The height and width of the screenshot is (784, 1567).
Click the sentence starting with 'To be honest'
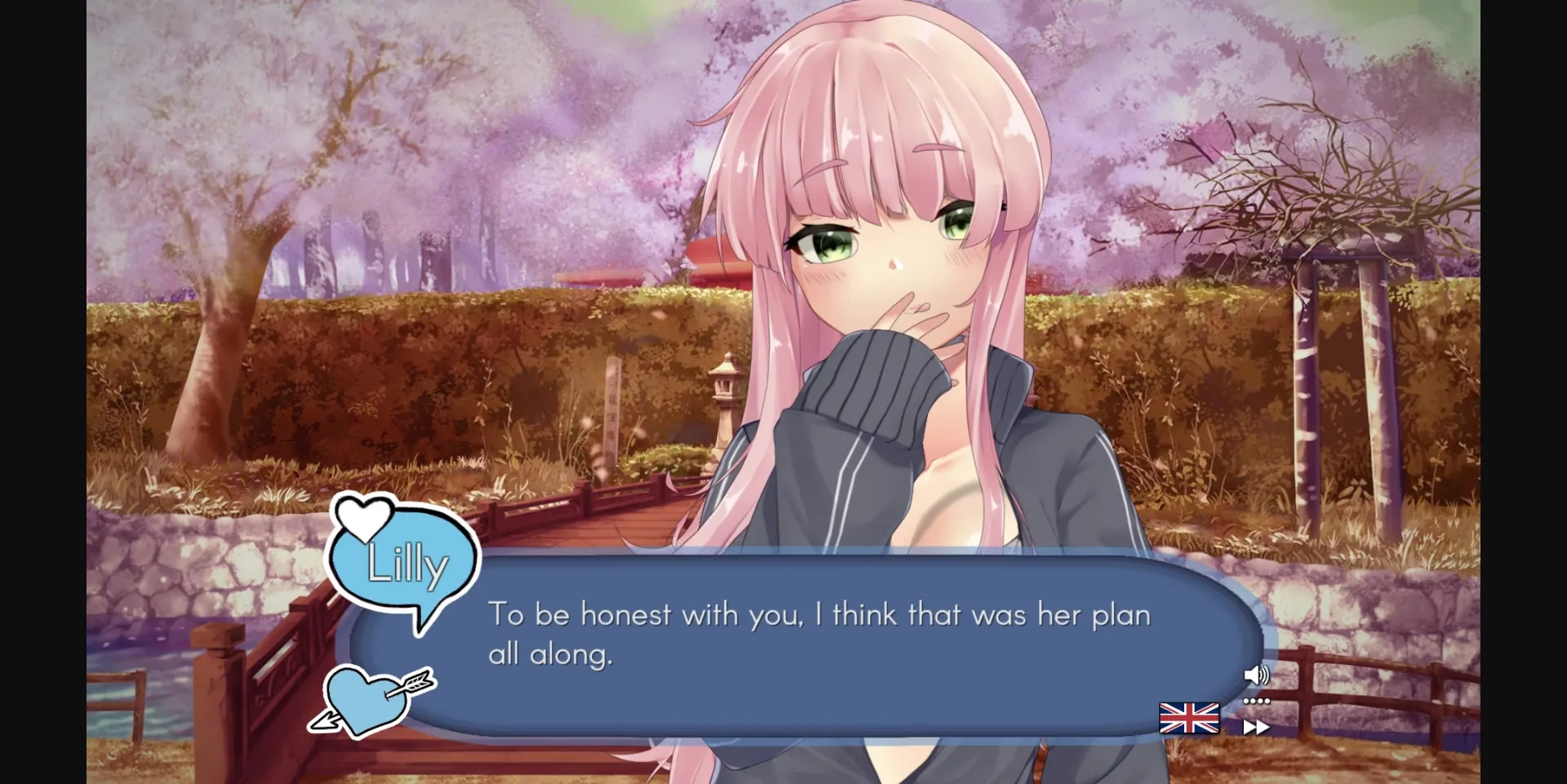click(x=816, y=616)
